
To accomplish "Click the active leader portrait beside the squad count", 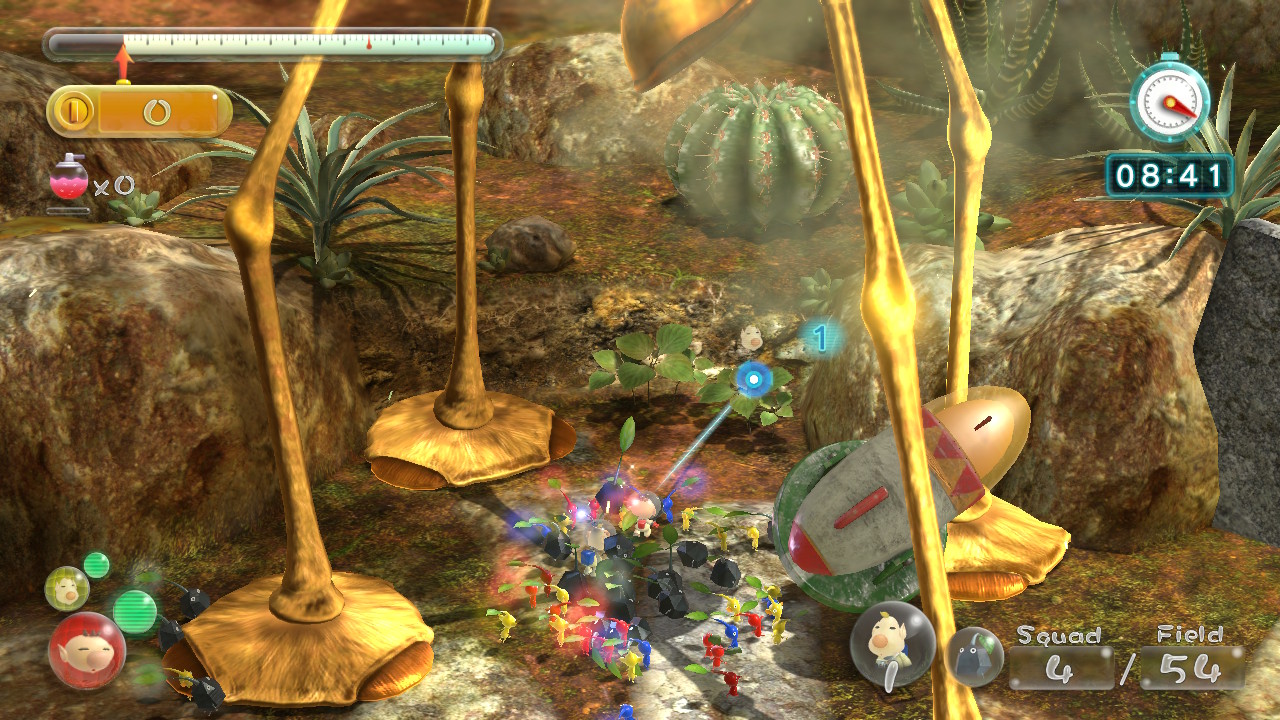I will [x=892, y=645].
